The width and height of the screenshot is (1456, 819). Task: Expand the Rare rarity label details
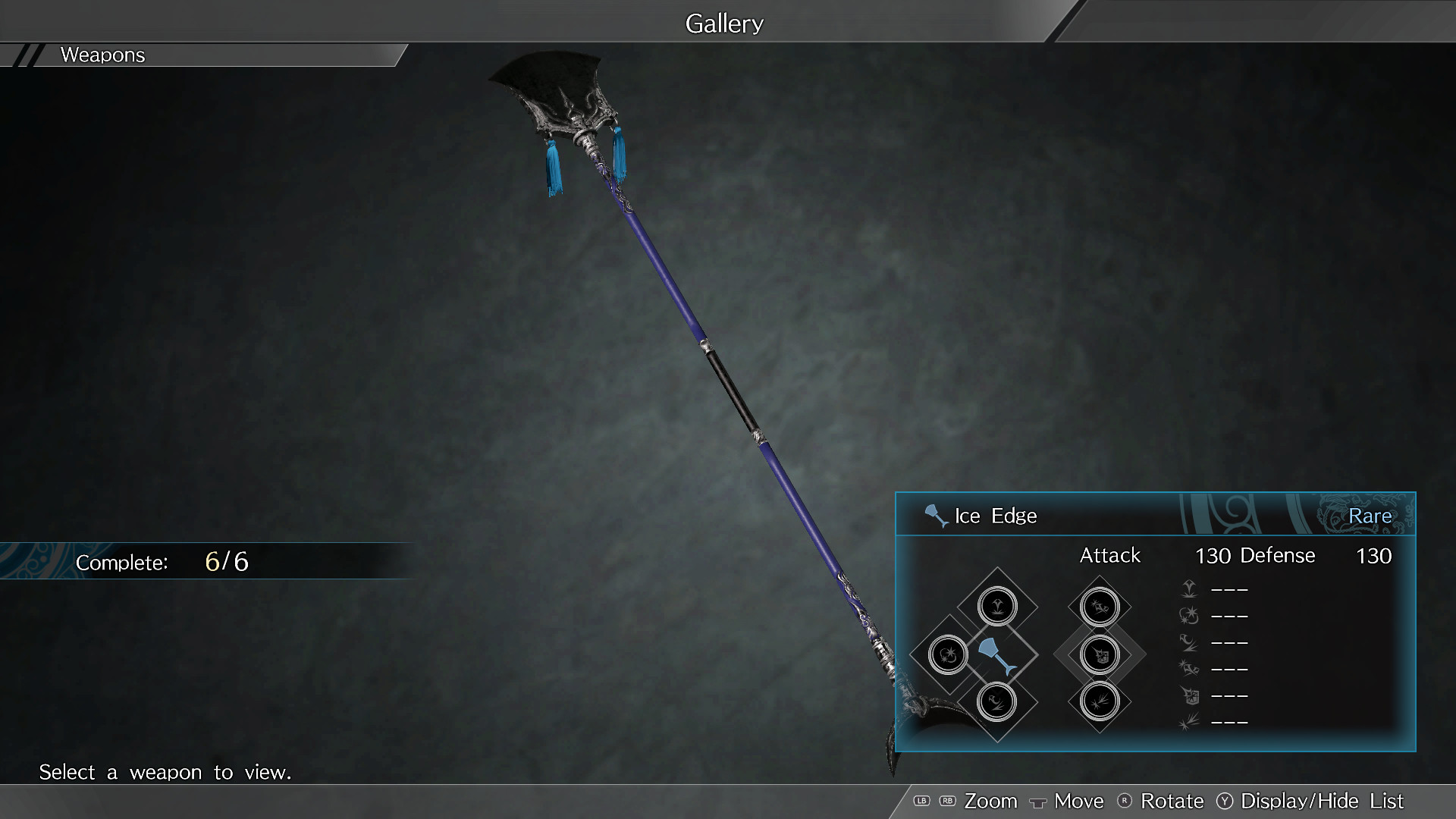(x=1372, y=516)
